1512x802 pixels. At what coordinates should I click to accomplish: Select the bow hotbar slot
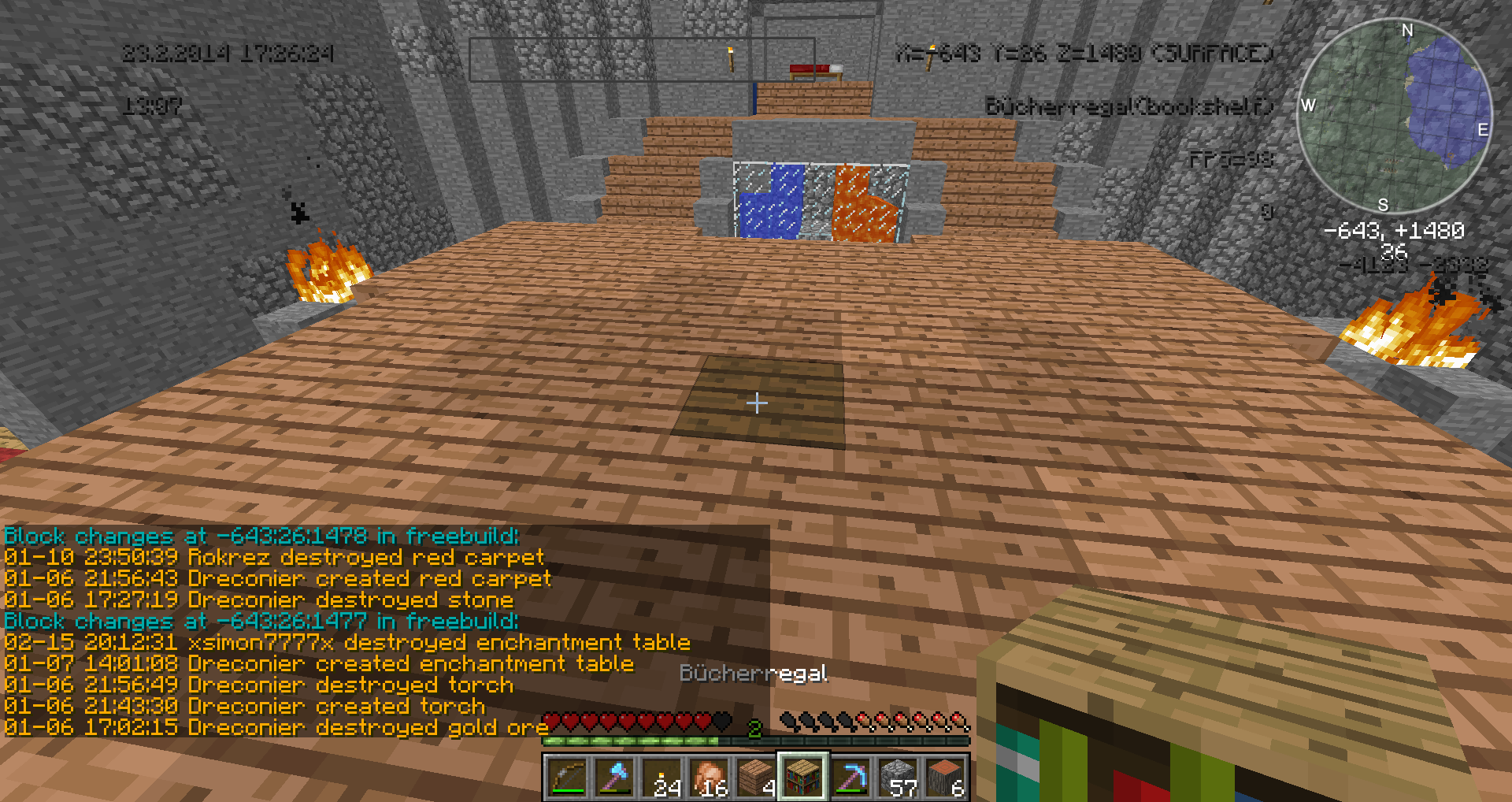pos(567,777)
